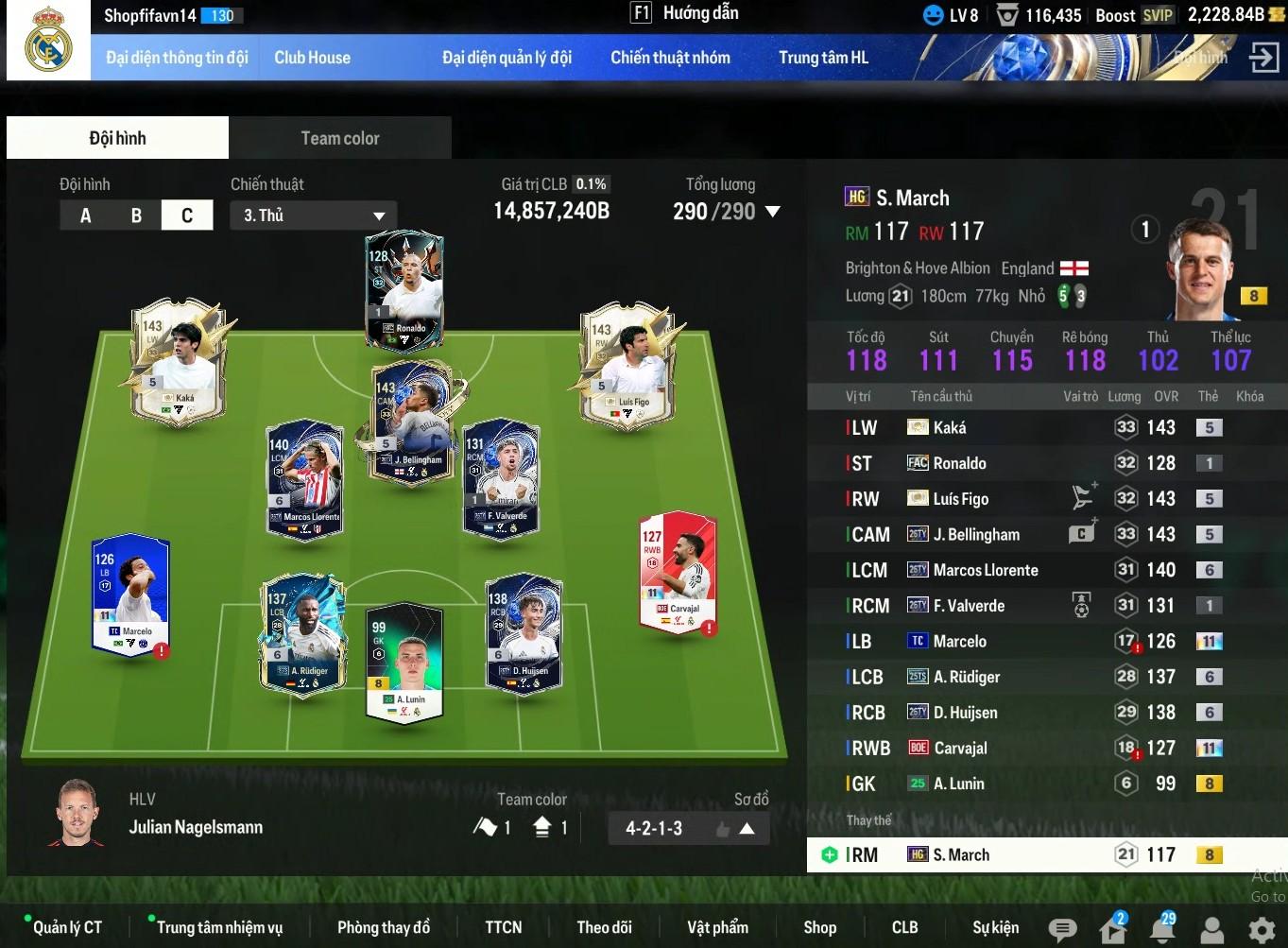
Task: Open the 4-2-1-3 formation selector
Action: point(688,829)
